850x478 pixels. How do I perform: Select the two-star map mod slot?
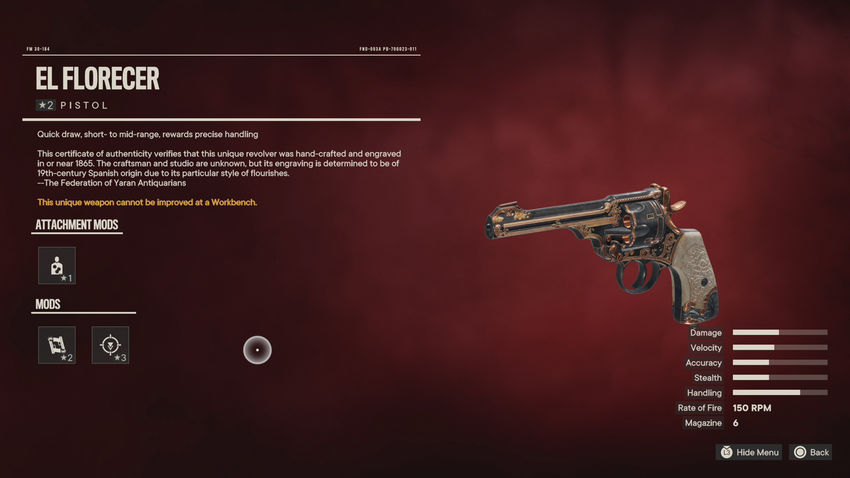[57, 345]
